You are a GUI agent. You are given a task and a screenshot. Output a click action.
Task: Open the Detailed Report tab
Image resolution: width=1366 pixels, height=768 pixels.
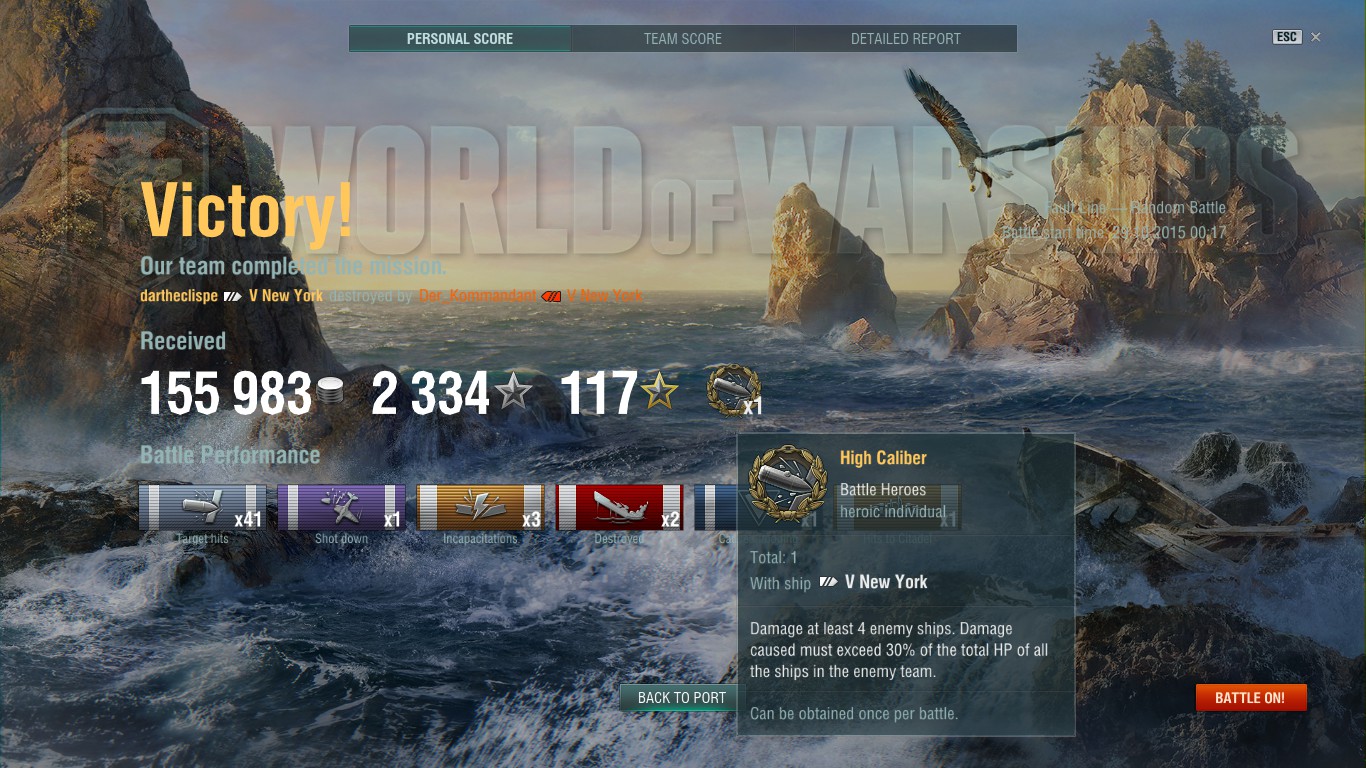pos(905,39)
